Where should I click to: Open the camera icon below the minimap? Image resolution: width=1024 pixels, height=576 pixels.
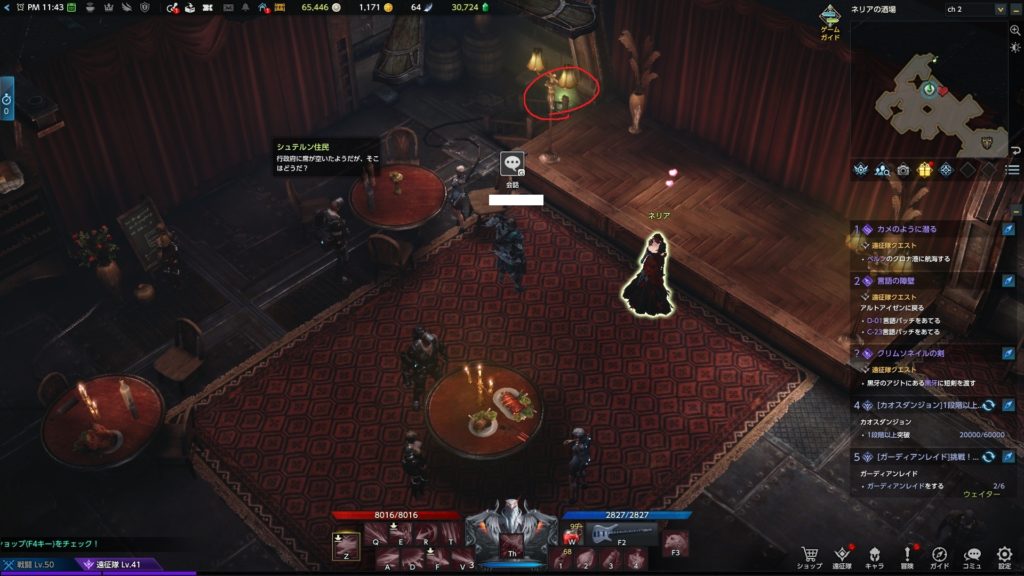[x=903, y=169]
